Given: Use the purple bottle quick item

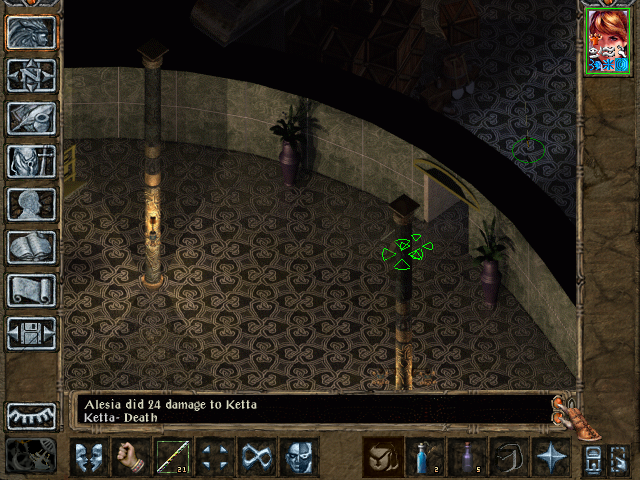Looking at the screenshot, I should (467, 457).
